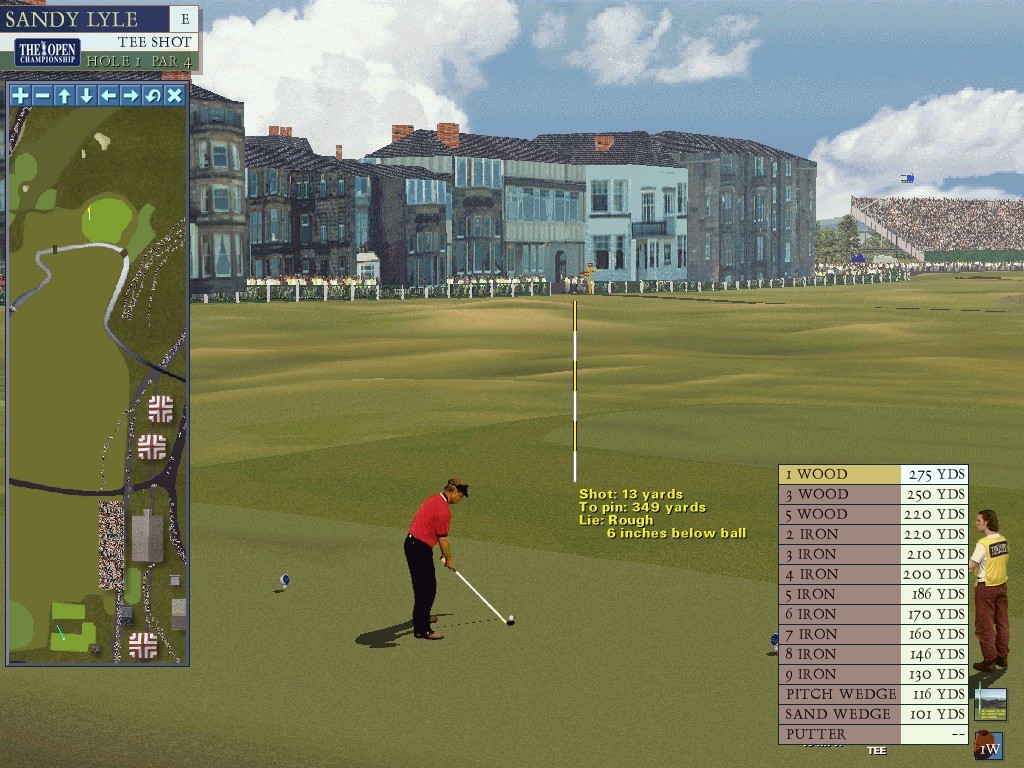Close the overhead course map
Screen dimensions: 1024x768
click(174, 96)
